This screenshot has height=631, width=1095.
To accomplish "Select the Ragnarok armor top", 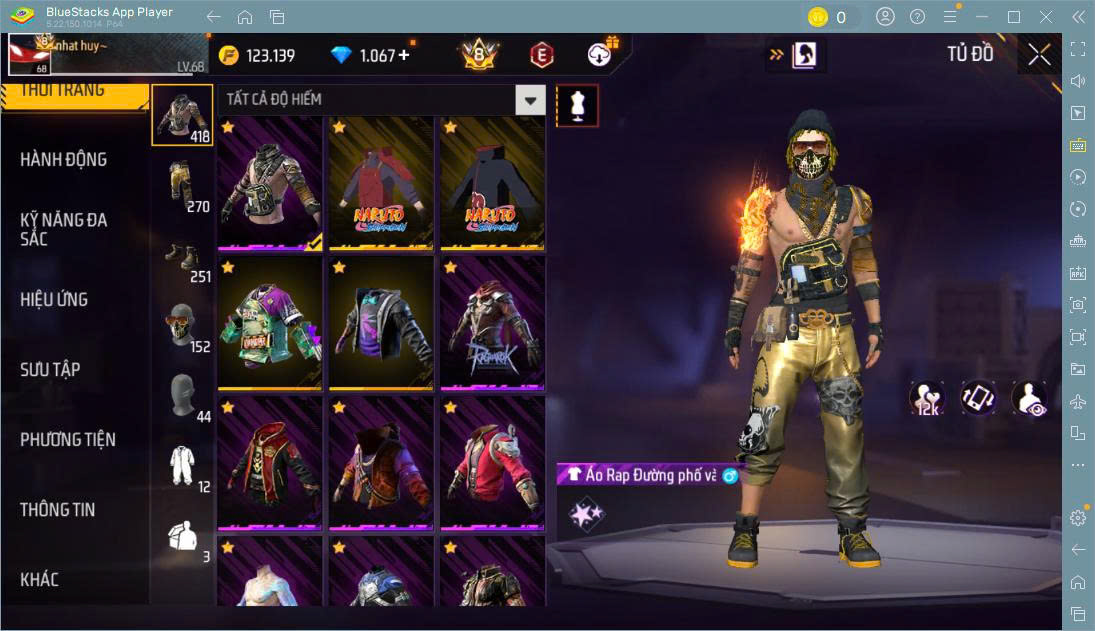I will (x=492, y=322).
